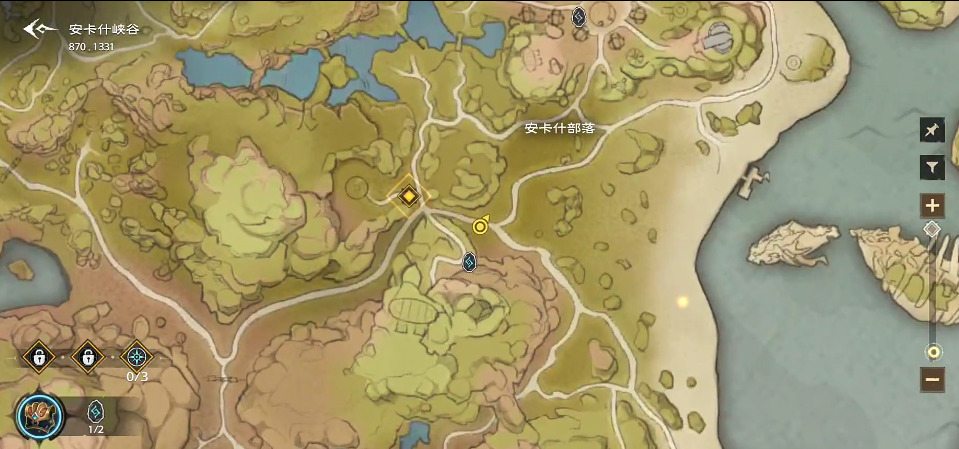Viewport: 959px width, 449px height.
Task: Select the rune stone marker at the map's top edge
Action: click(578, 16)
